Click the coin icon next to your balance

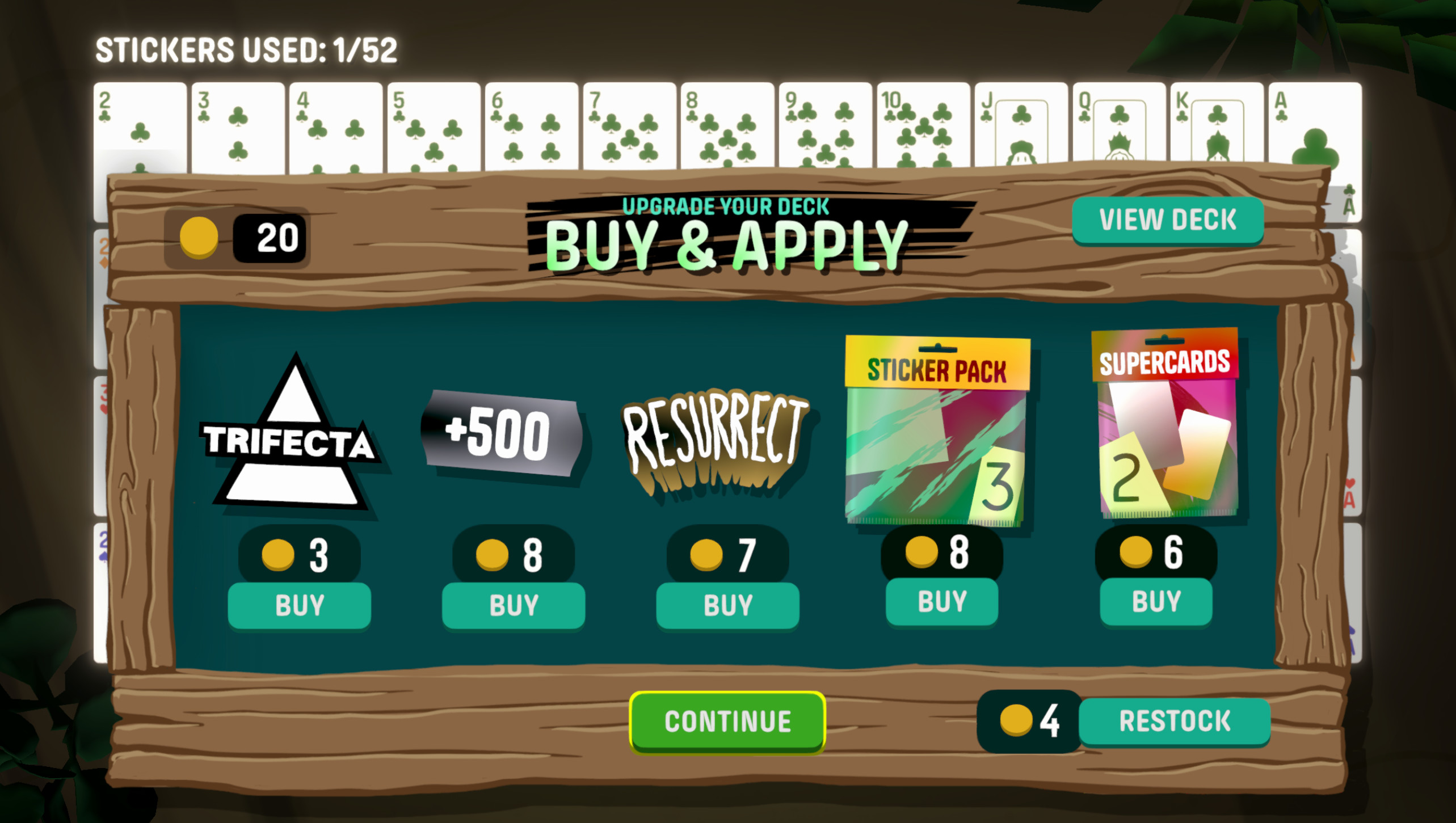coord(200,237)
